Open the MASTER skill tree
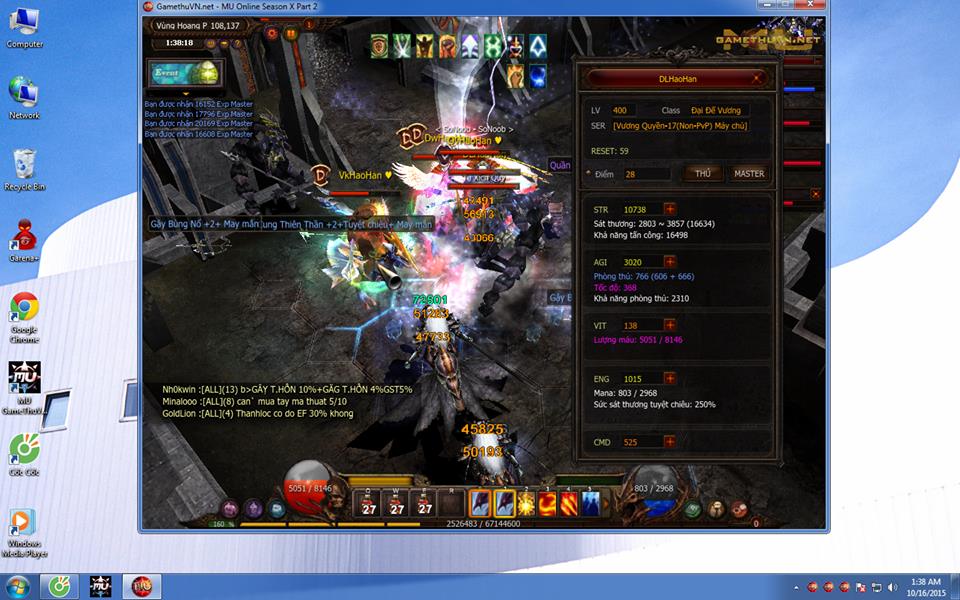This screenshot has width=960, height=600. [x=749, y=174]
